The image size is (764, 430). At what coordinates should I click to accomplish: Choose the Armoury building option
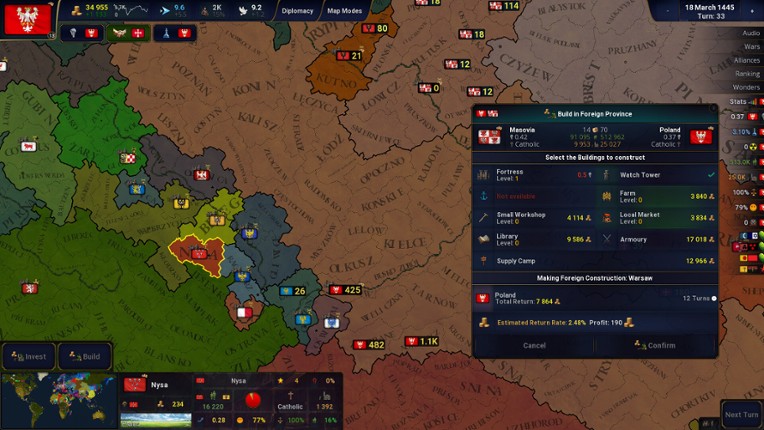click(656, 239)
